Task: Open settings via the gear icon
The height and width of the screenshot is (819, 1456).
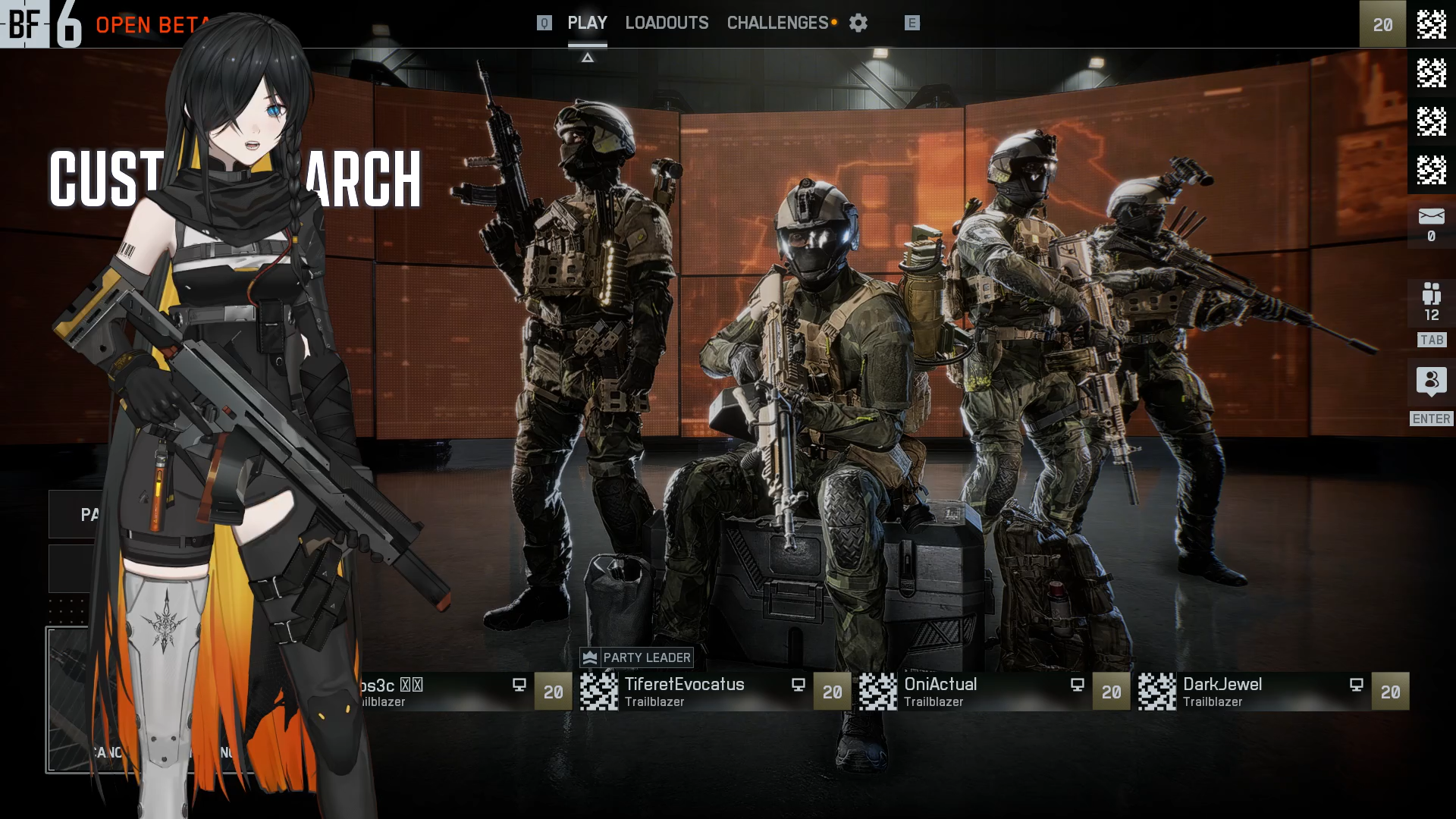Action: pyautogui.click(x=858, y=23)
